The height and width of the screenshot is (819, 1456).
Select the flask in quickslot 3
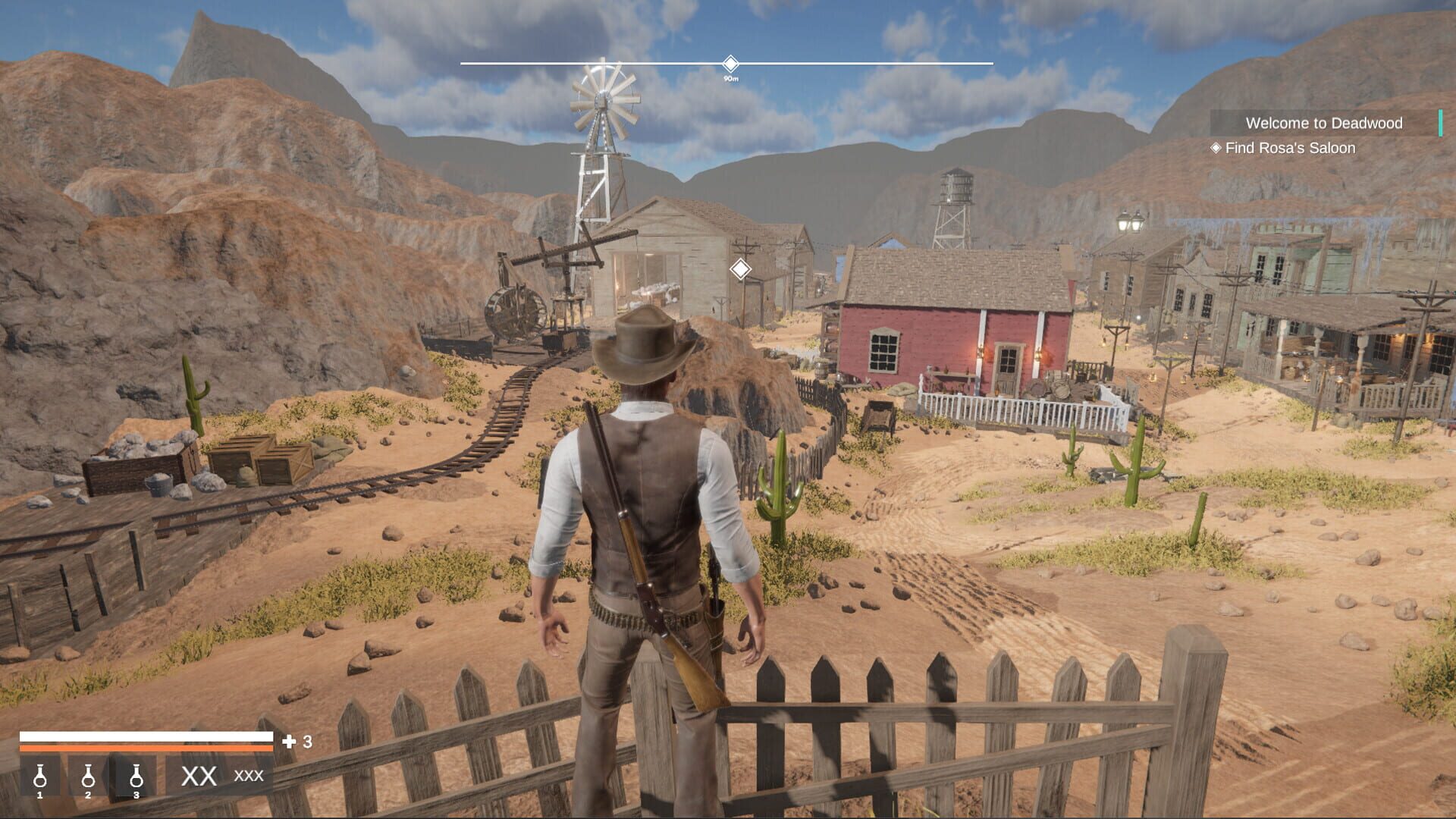[136, 778]
